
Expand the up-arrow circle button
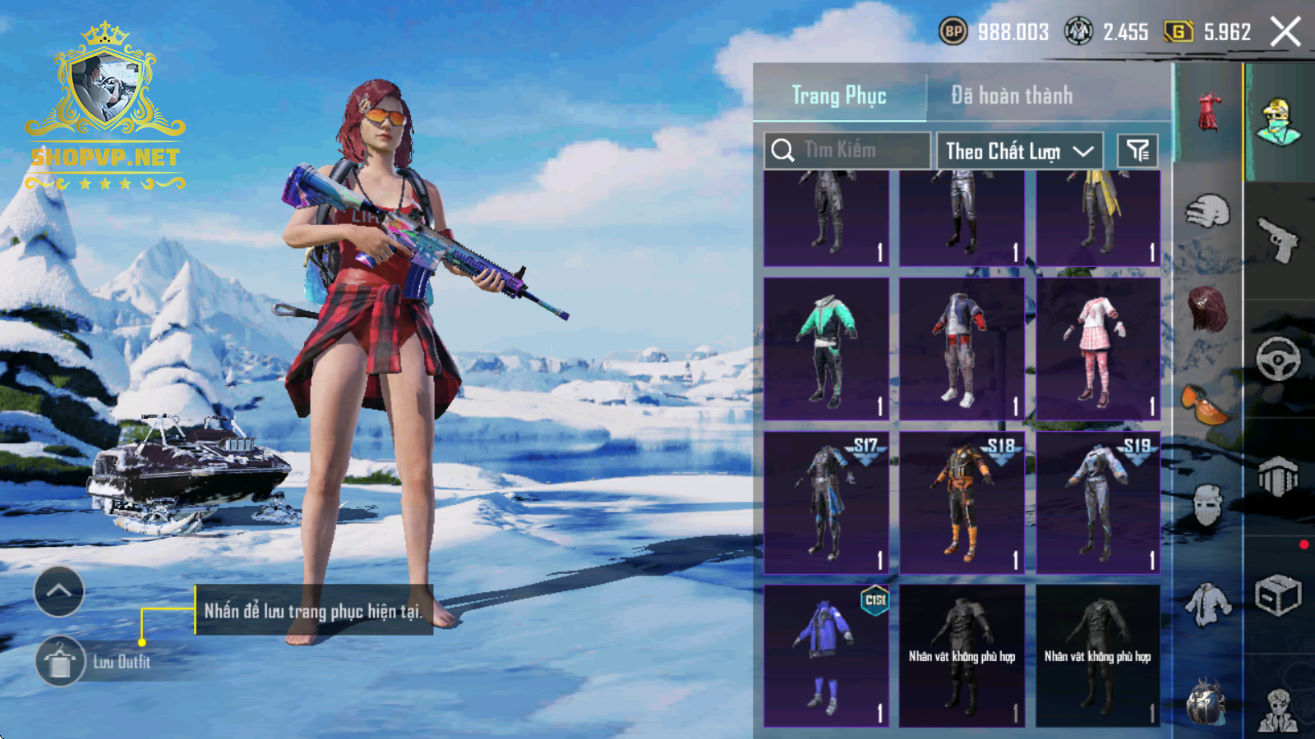(x=59, y=592)
